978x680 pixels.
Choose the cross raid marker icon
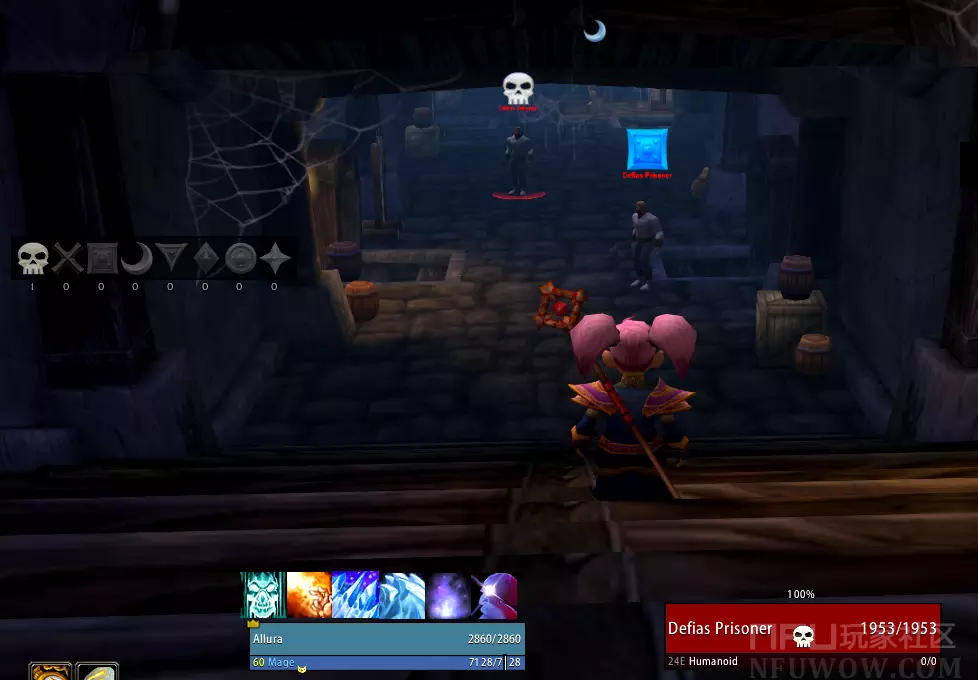(x=67, y=260)
